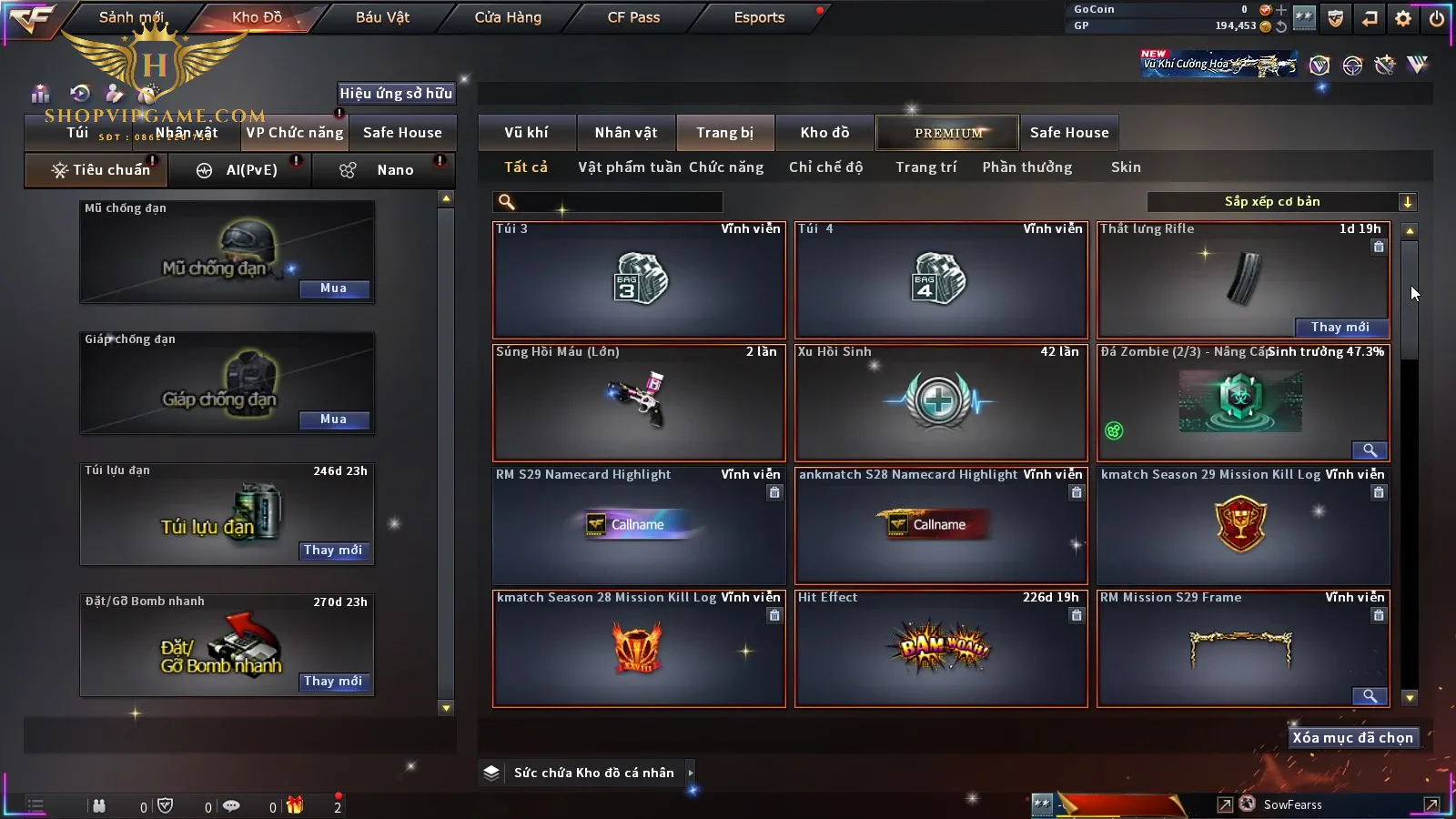Open the settings gear icon
1456x819 pixels.
(x=1403, y=18)
